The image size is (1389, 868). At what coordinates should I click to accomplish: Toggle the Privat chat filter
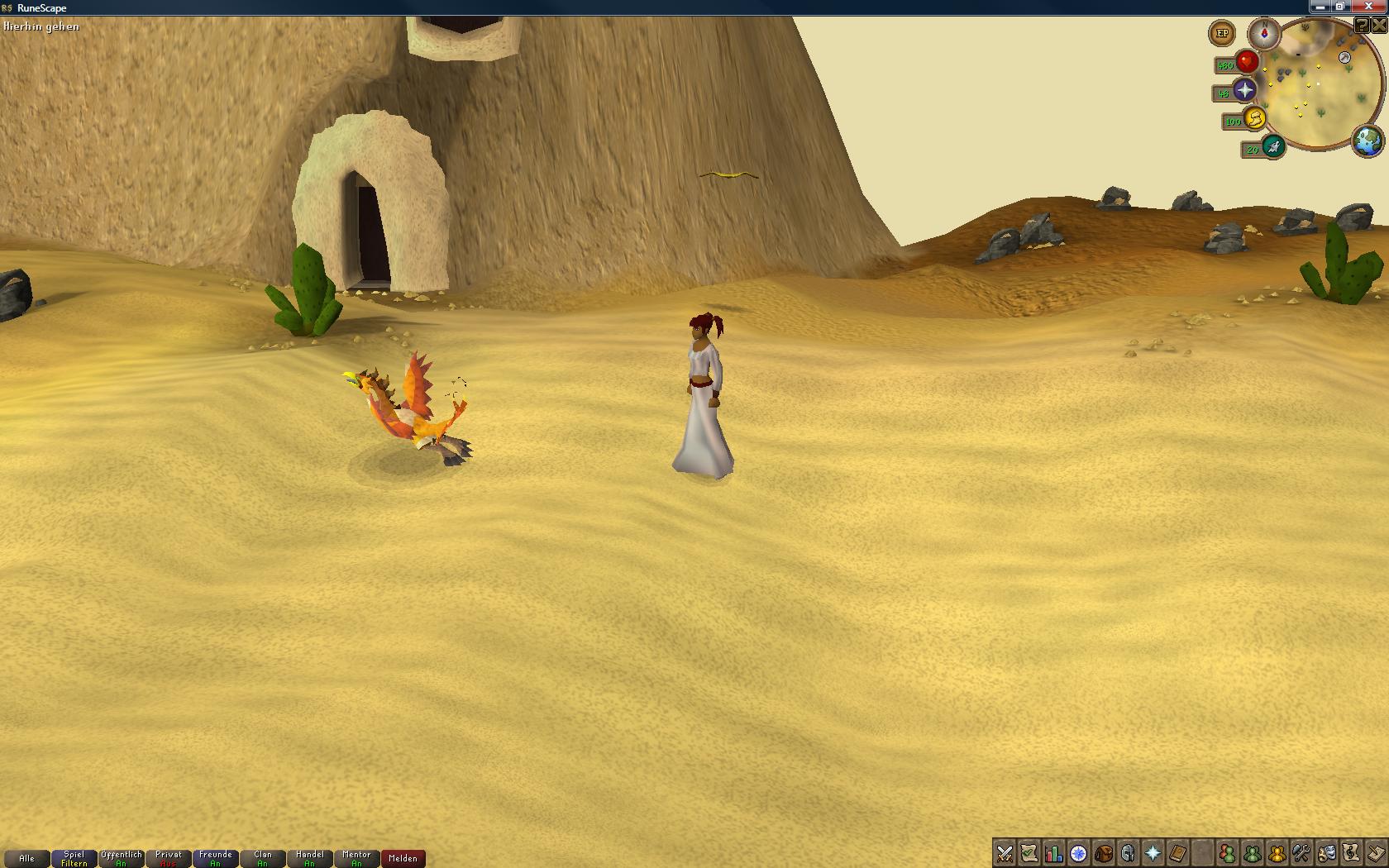click(x=169, y=859)
